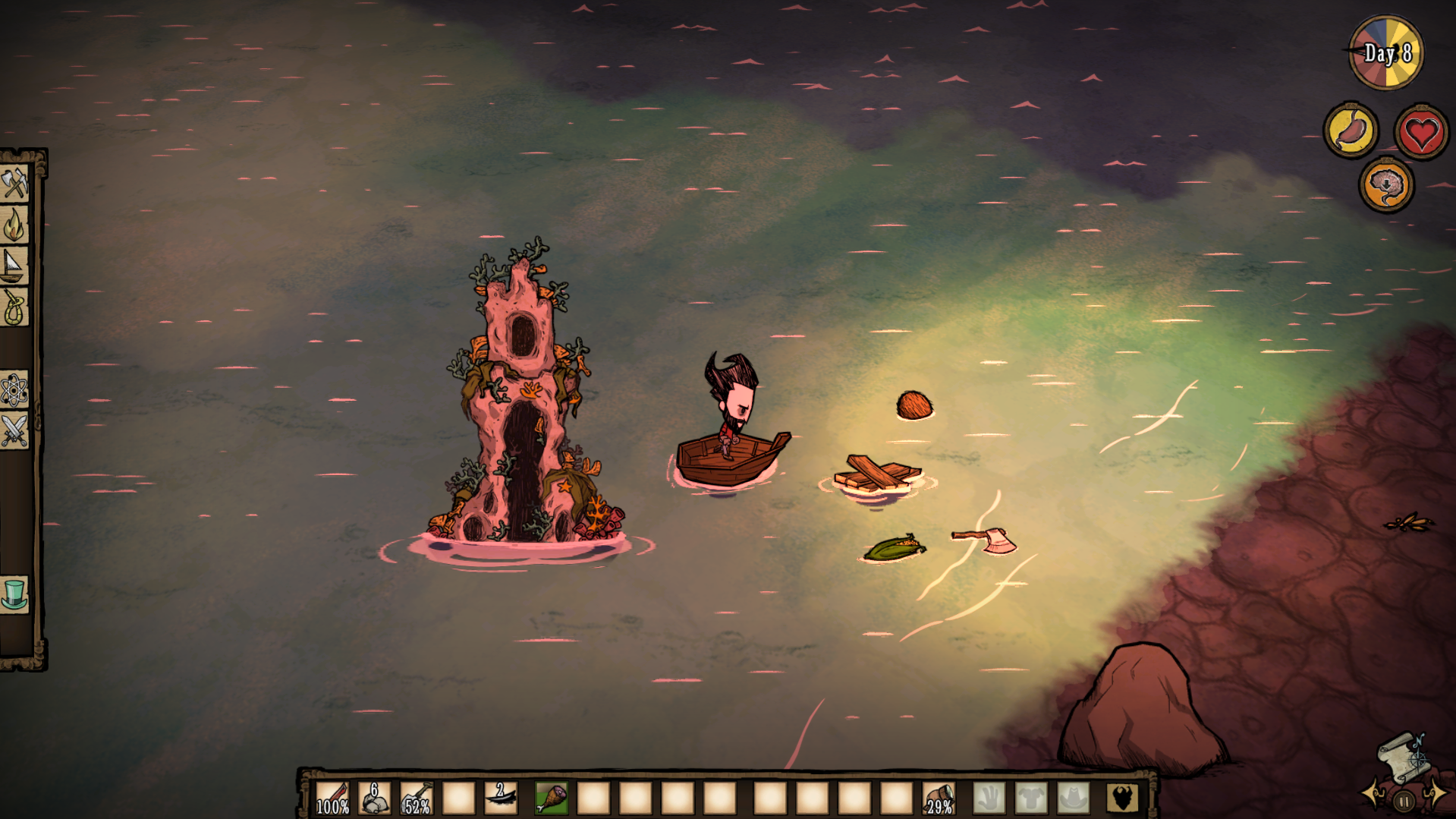Click the beard-silhouette slot in the inventory bar
The image size is (1456, 819).
point(1121,798)
